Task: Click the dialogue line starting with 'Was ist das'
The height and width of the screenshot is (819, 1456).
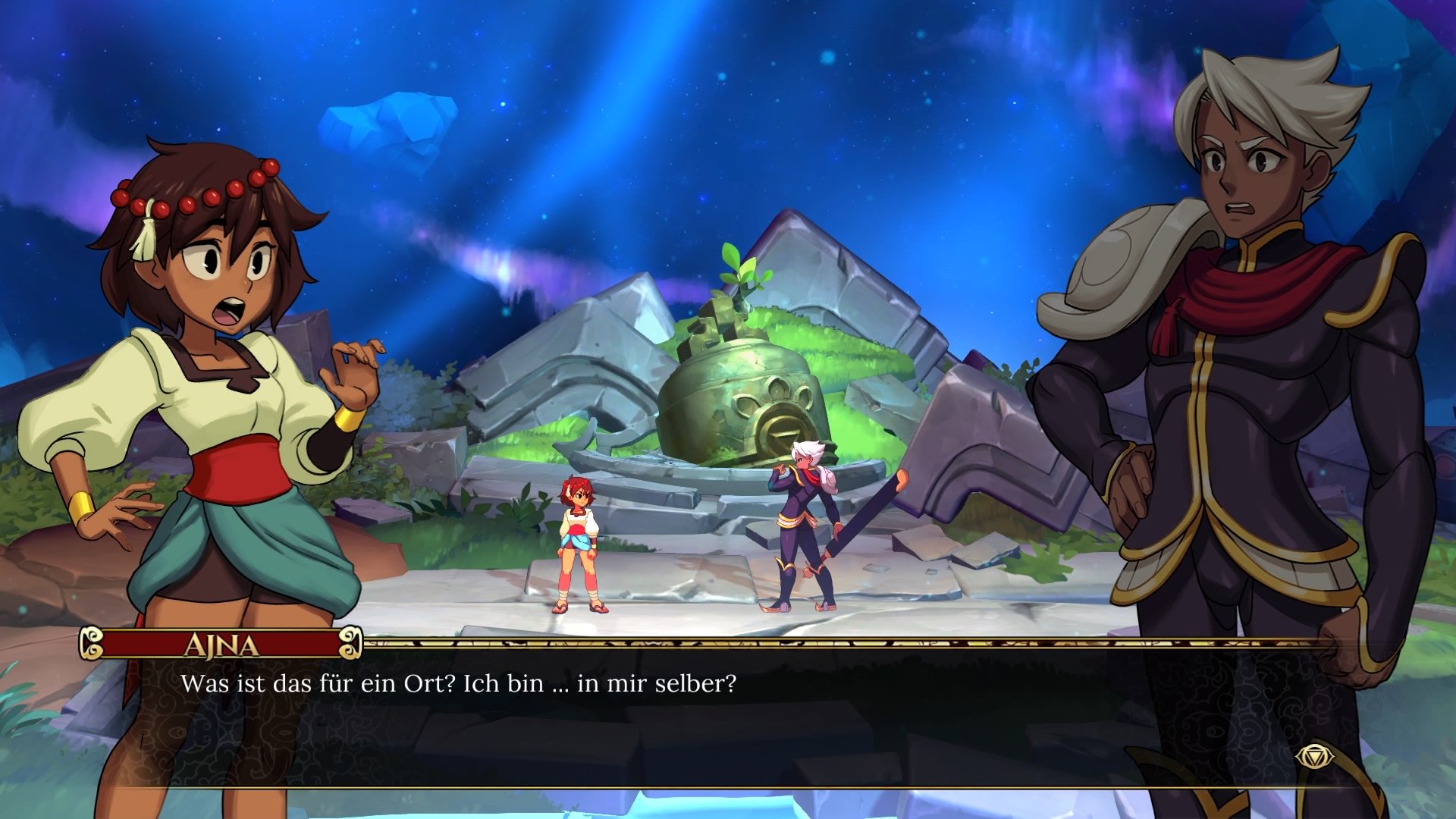Action: point(455,685)
